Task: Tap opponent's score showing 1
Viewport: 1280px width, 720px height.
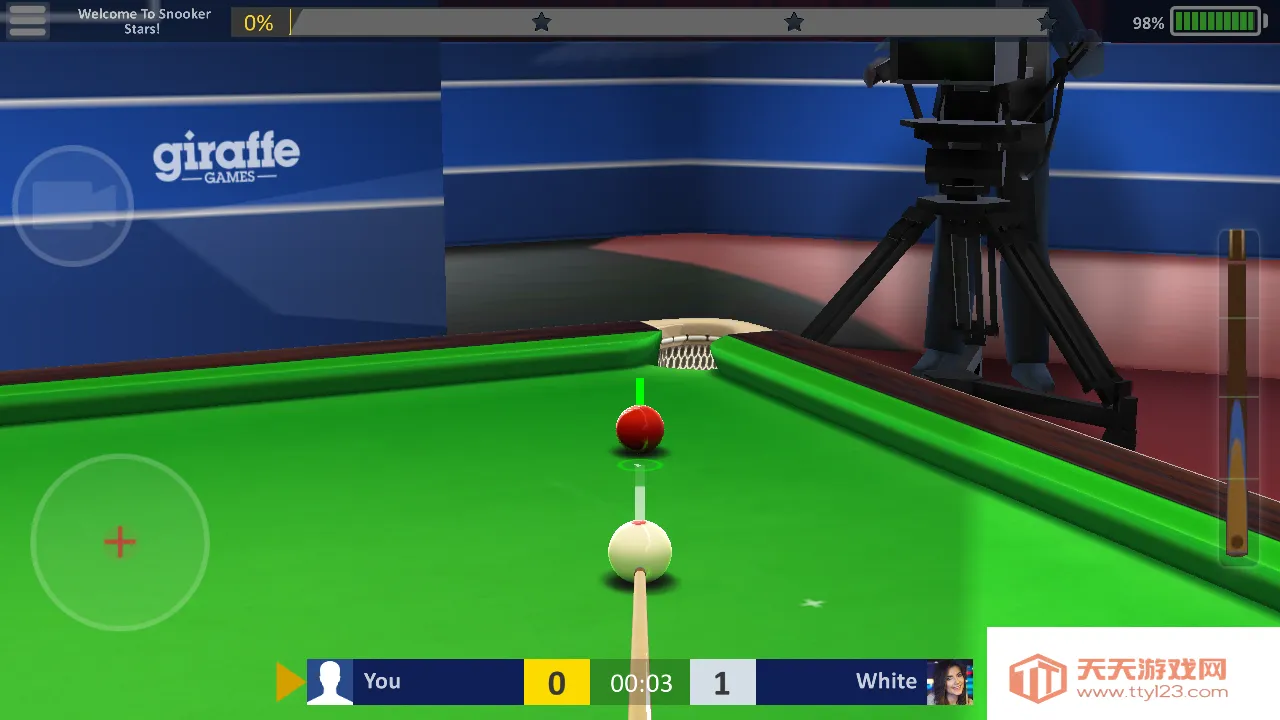Action: click(x=722, y=683)
